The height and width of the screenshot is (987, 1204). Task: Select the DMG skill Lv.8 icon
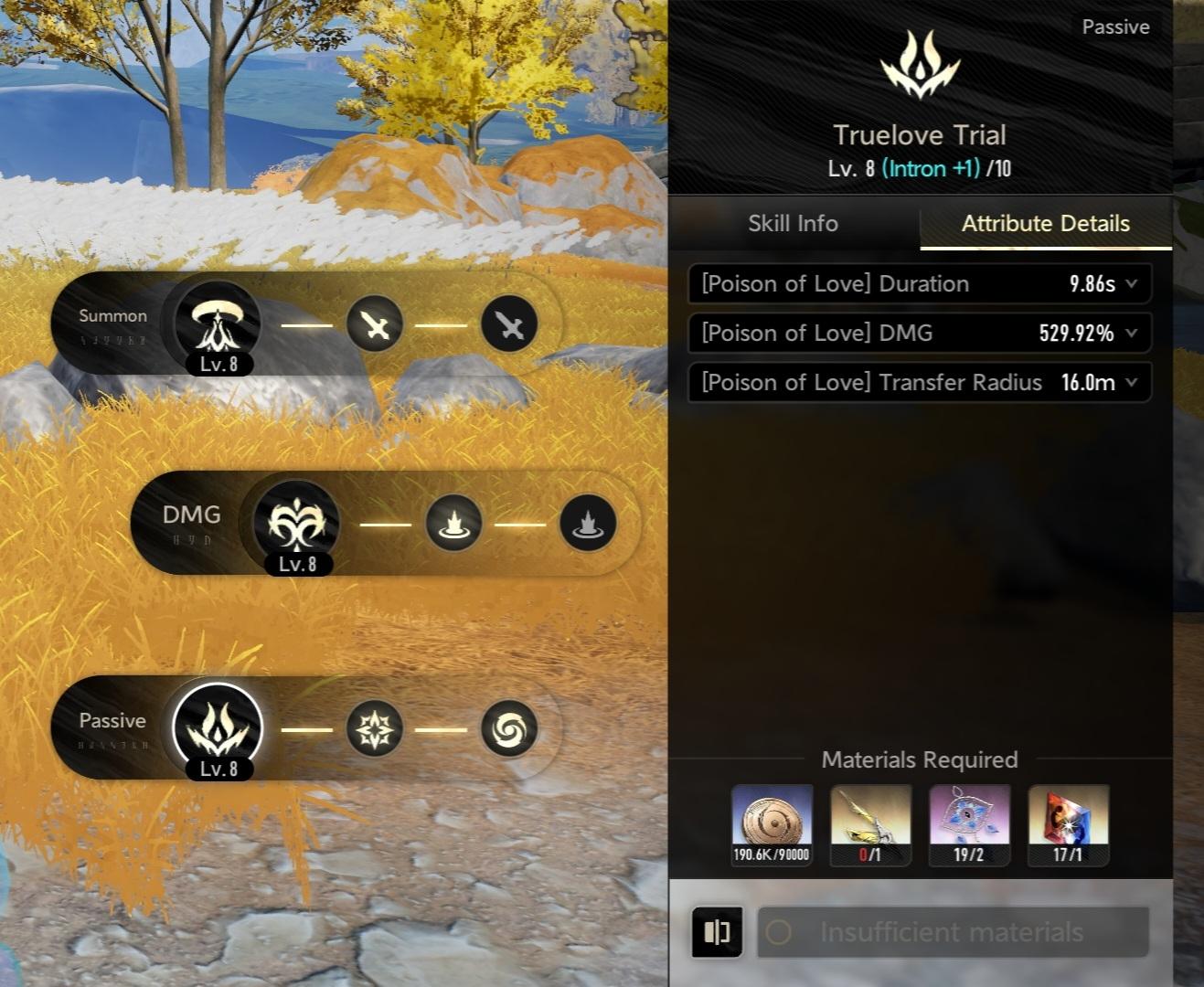(x=296, y=524)
